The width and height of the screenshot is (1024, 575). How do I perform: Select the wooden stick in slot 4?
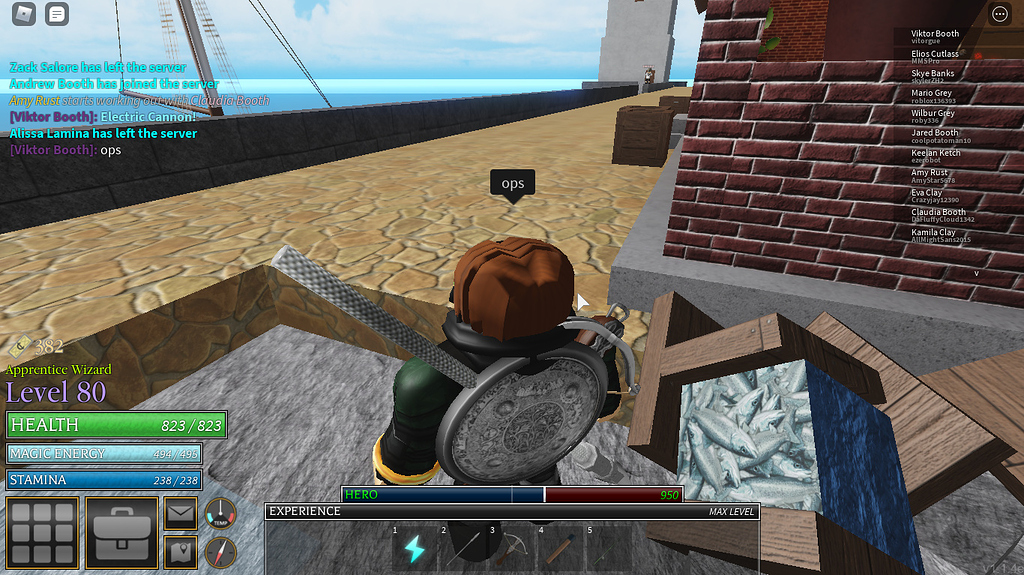(x=561, y=548)
